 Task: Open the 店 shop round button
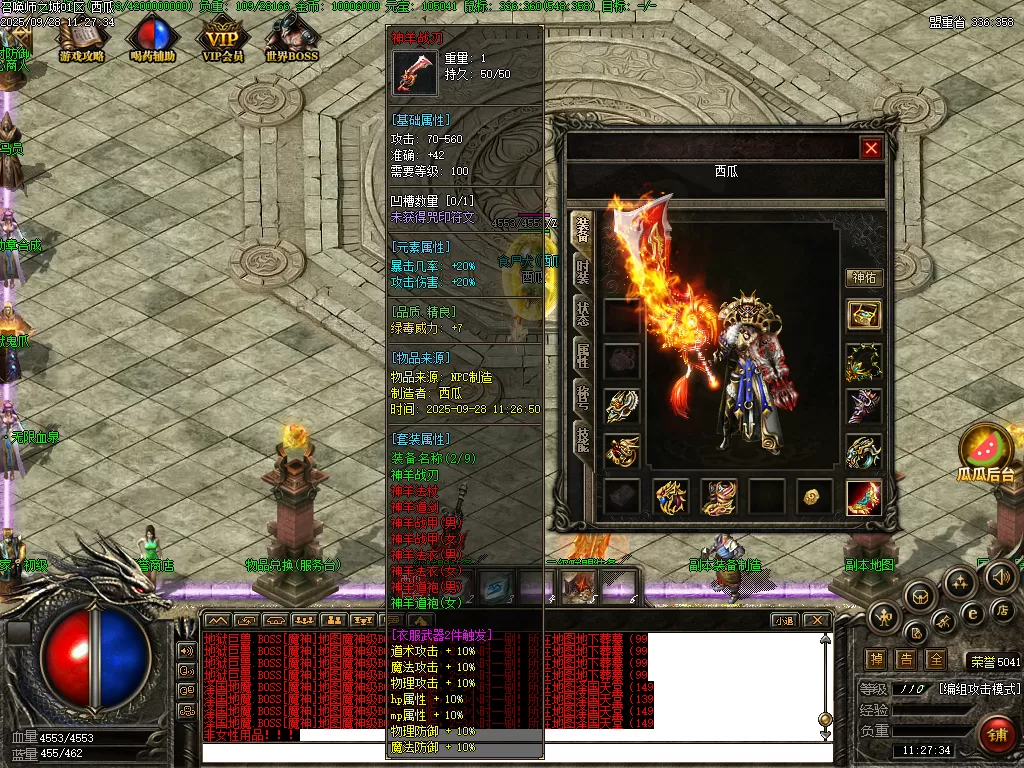pyautogui.click(x=1004, y=608)
